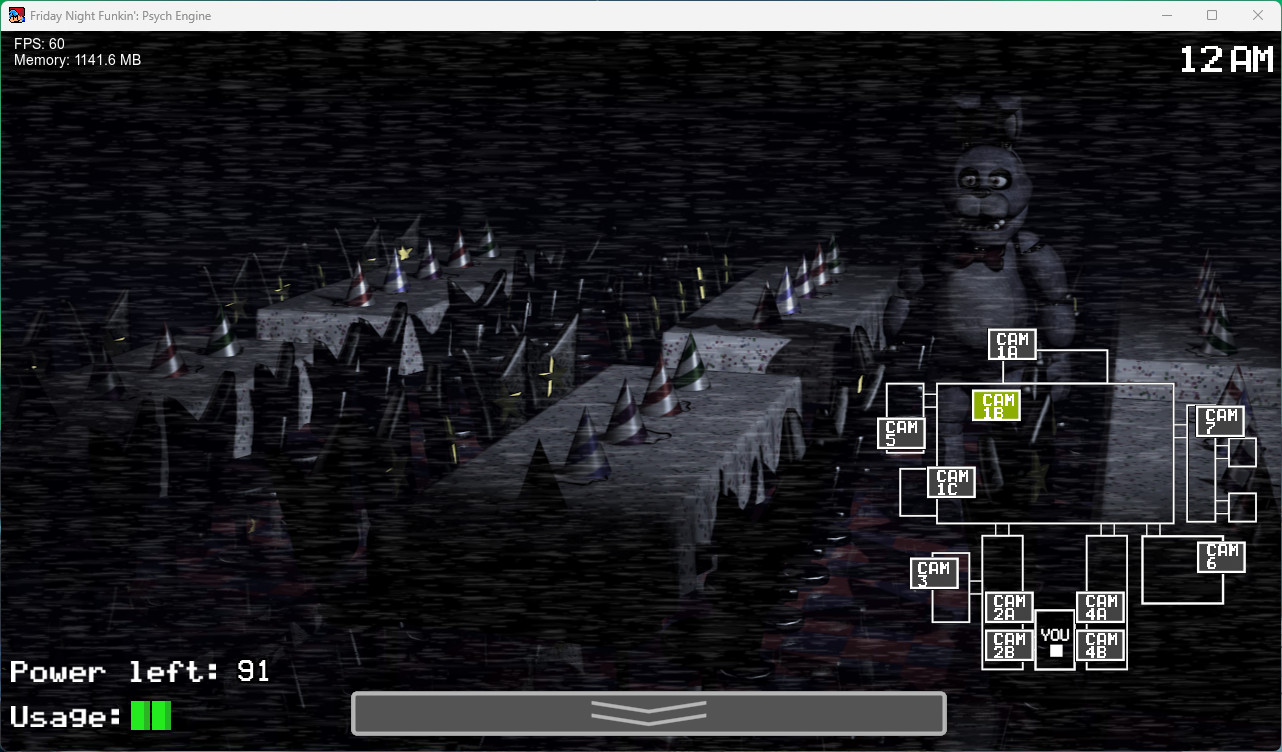Pull down the chevron bar to lower monitor
The width and height of the screenshot is (1282, 752).
(649, 714)
